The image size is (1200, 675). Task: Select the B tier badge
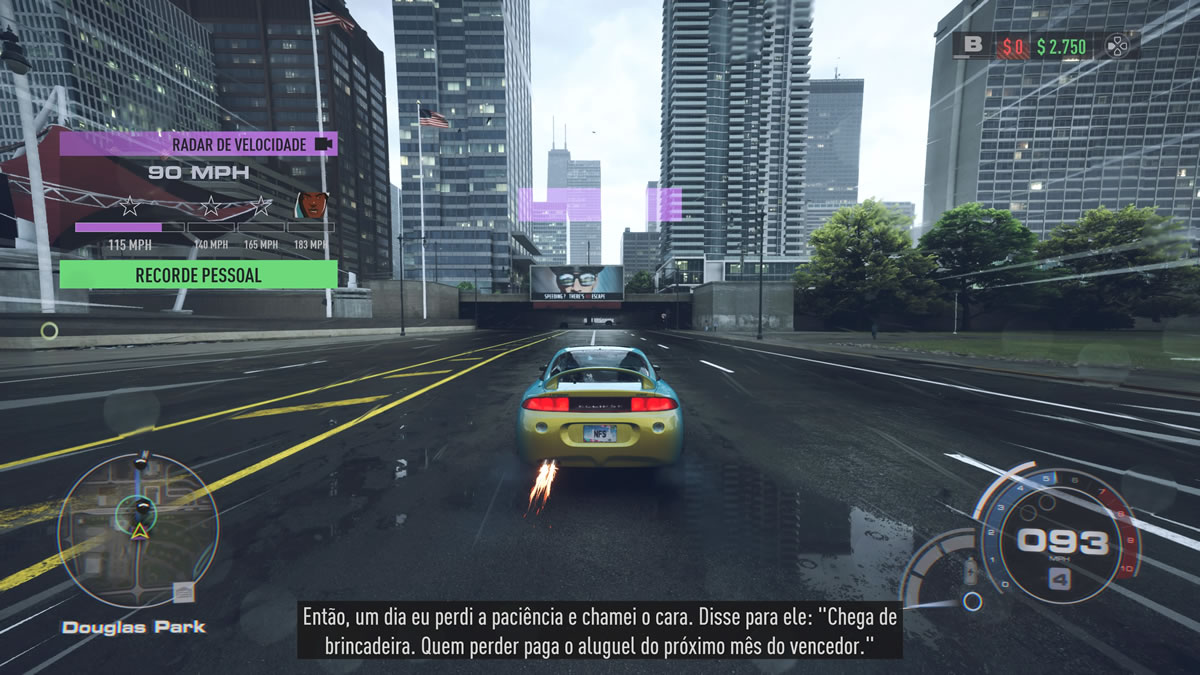(x=971, y=45)
